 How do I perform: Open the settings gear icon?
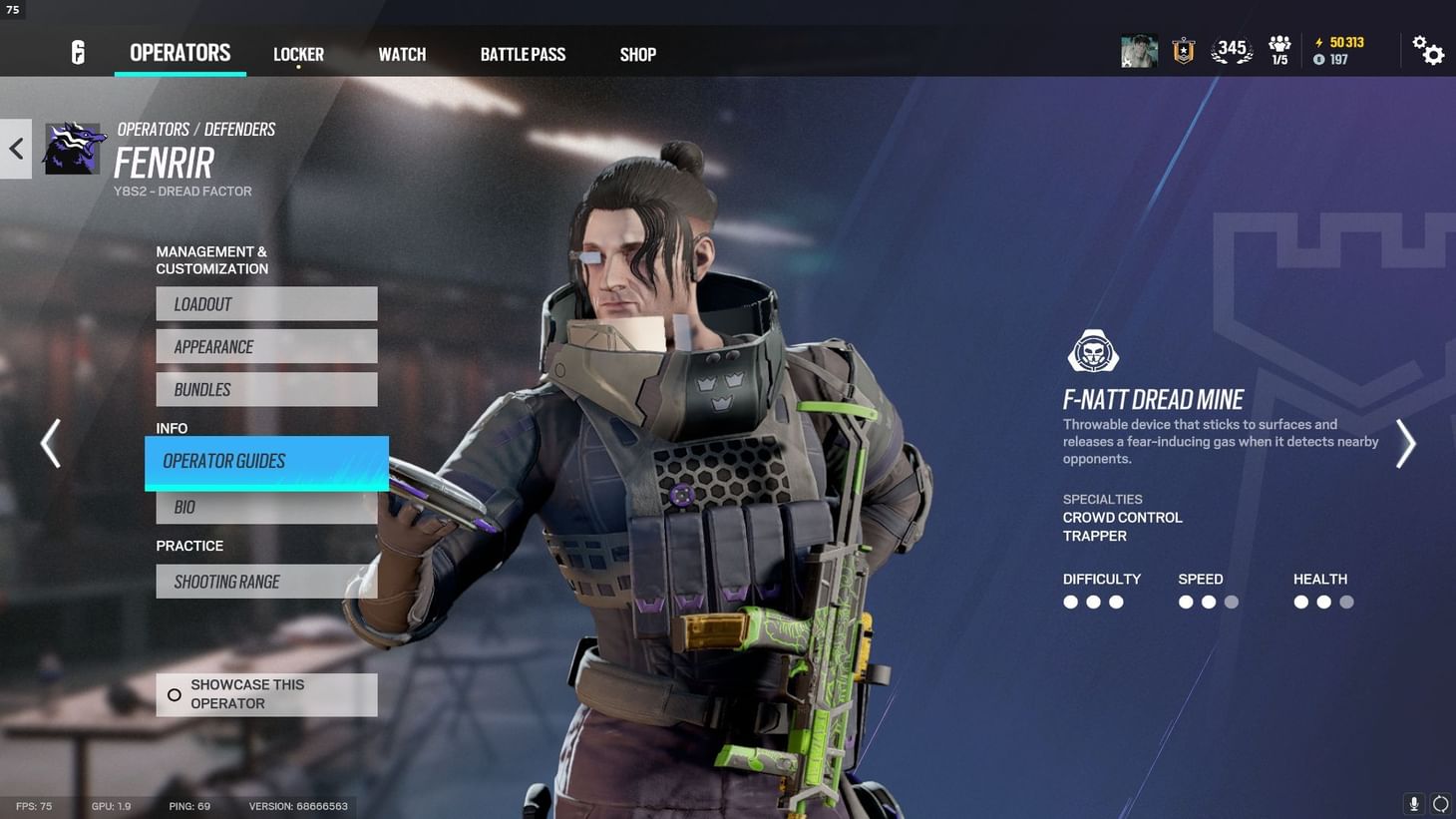pyautogui.click(x=1429, y=50)
